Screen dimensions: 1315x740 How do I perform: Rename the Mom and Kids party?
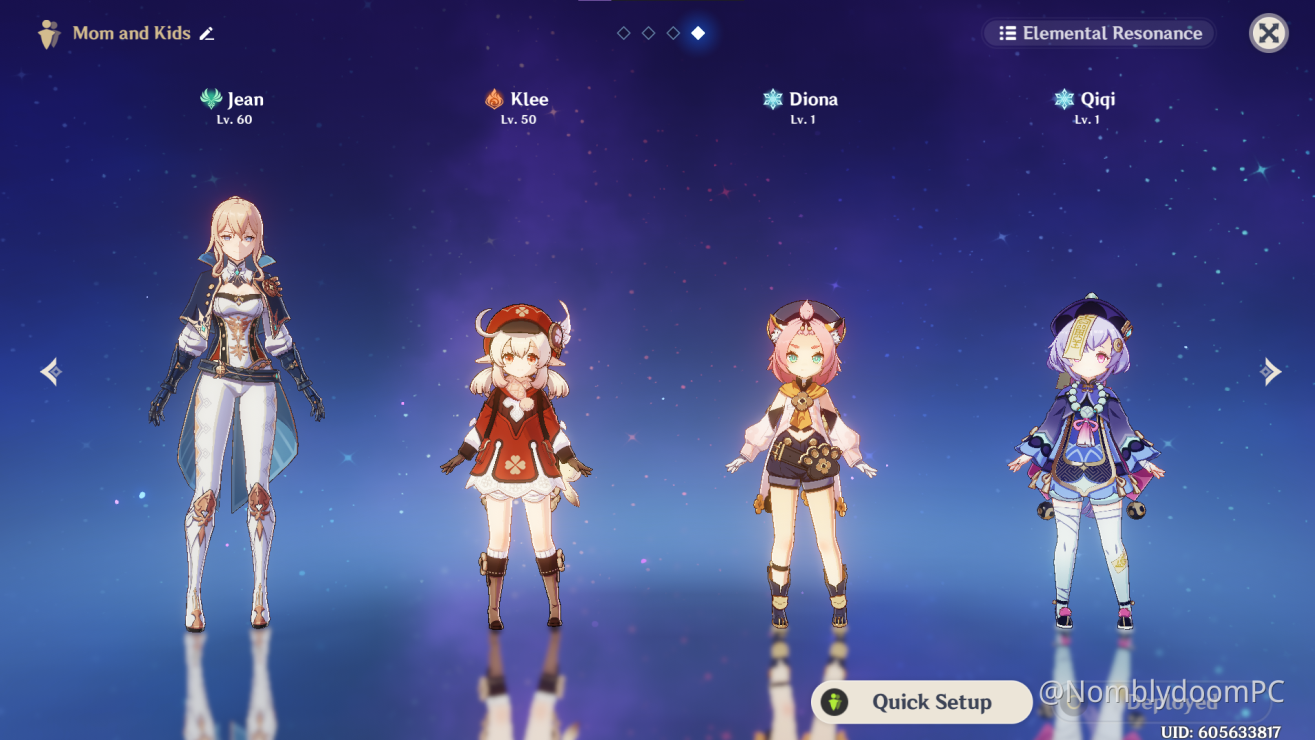coord(207,34)
